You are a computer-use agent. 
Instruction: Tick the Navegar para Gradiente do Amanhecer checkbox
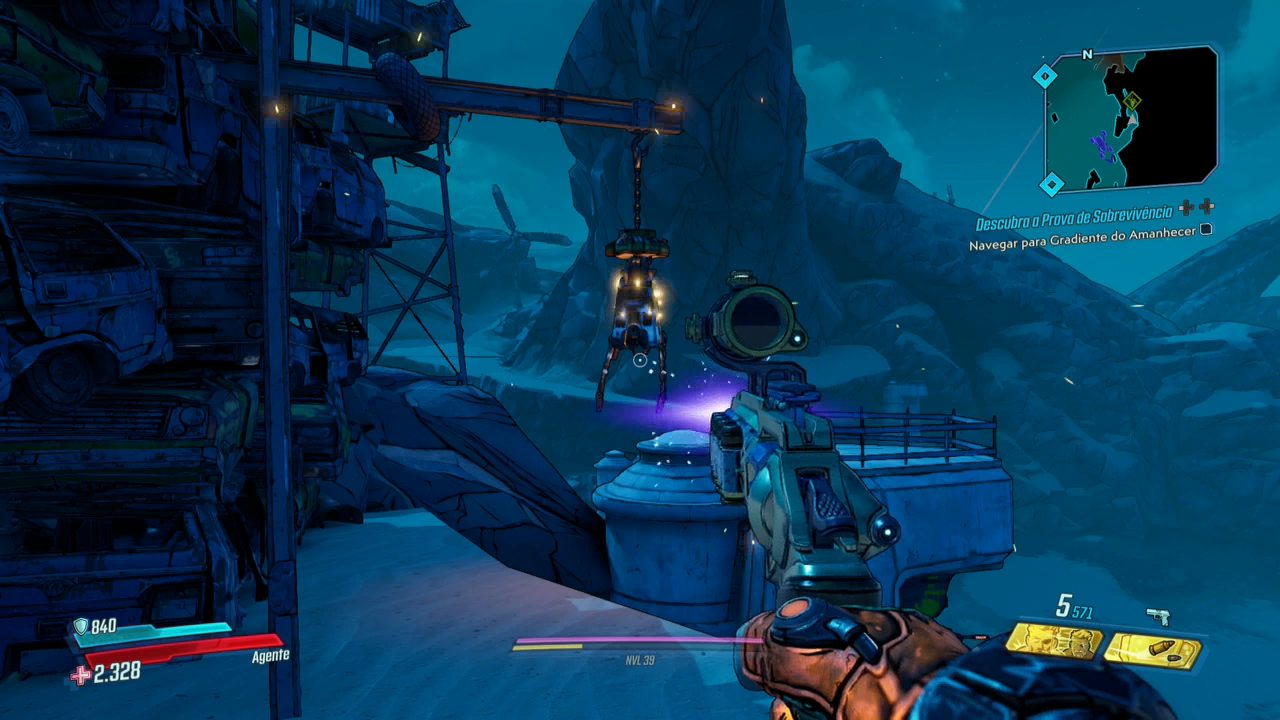(1206, 229)
